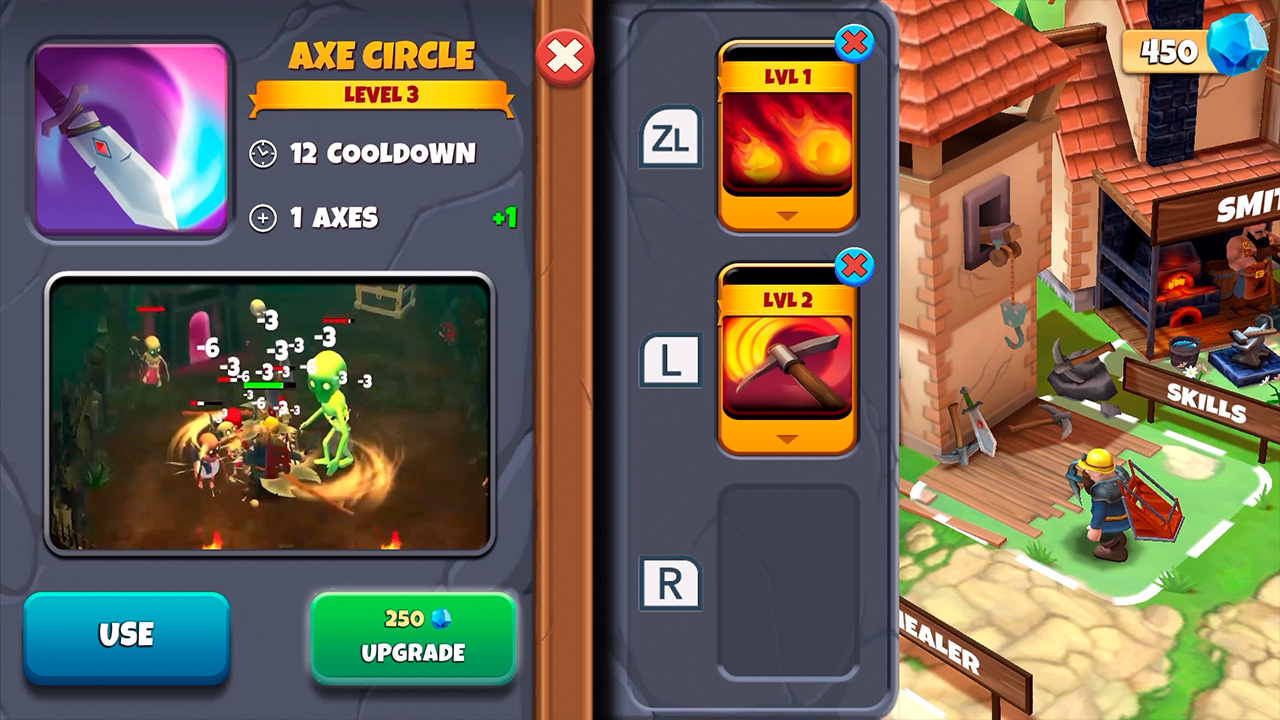Image resolution: width=1280 pixels, height=720 pixels.
Task: Select the pickaxe skill assigned to L
Action: tap(787, 362)
